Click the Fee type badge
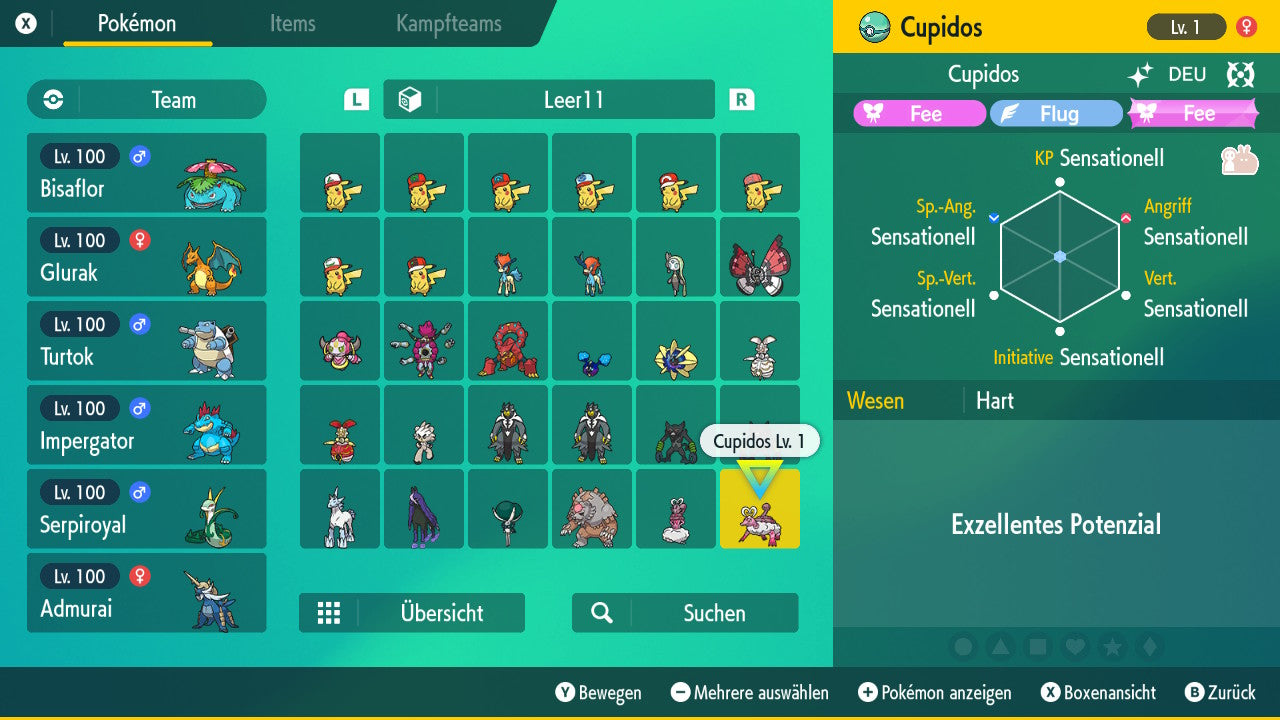 coord(919,113)
